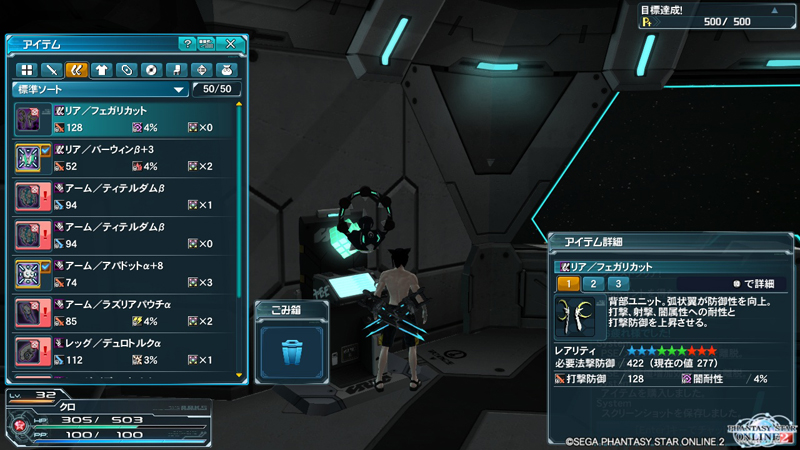Select the highlighted units category tab

pyautogui.click(x=75, y=70)
